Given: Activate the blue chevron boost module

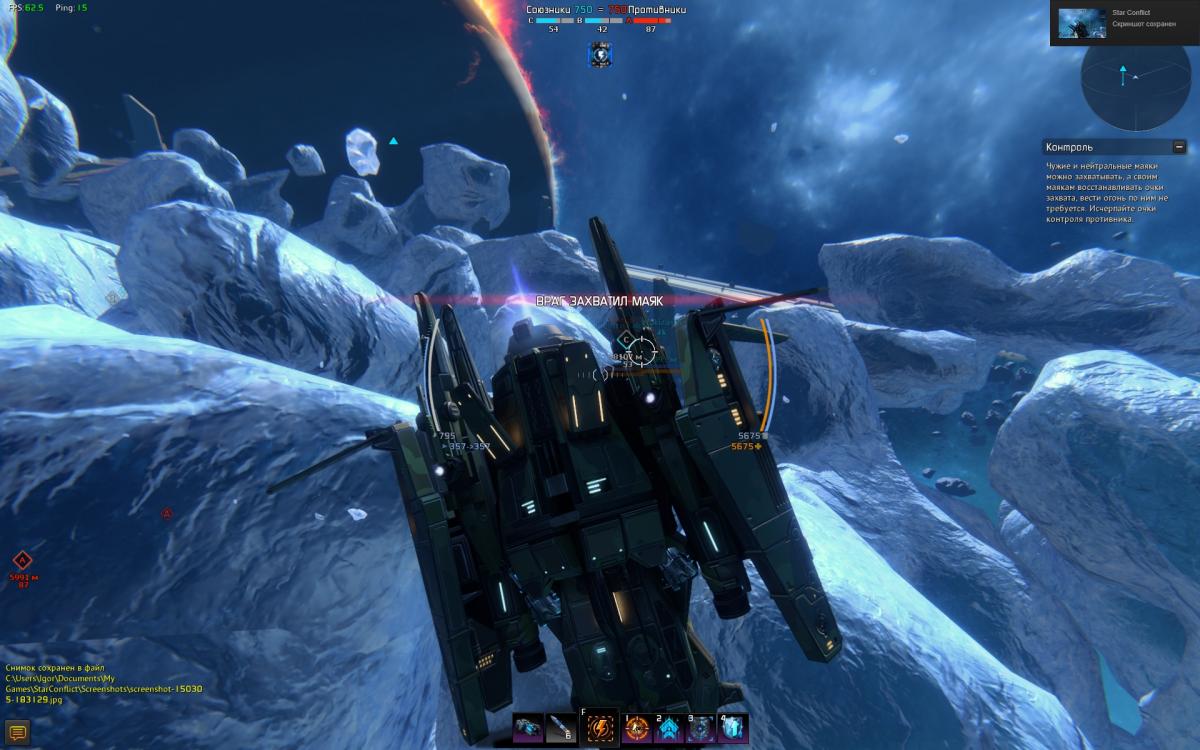Looking at the screenshot, I should click(668, 729).
